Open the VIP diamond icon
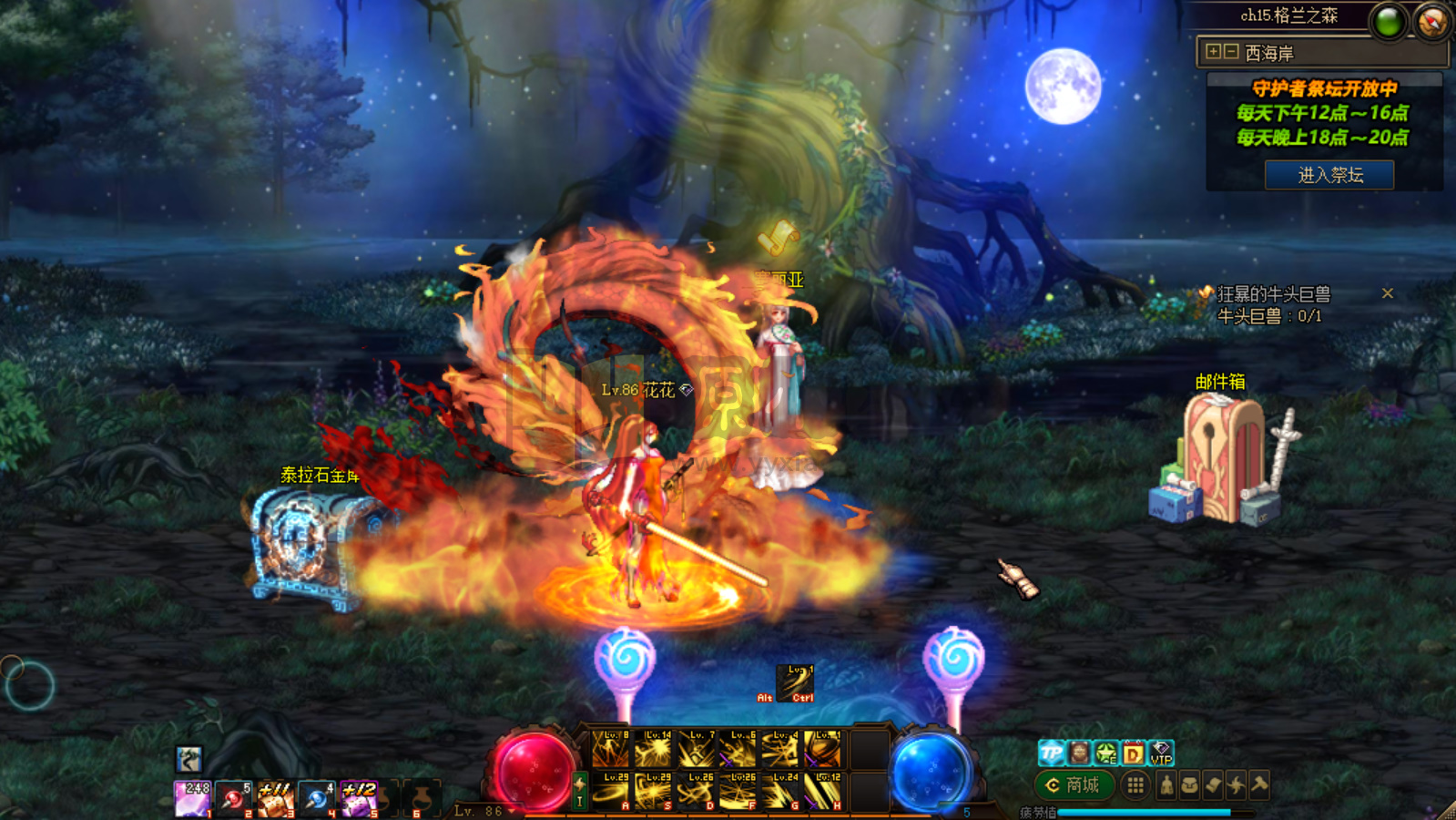 tap(1161, 753)
